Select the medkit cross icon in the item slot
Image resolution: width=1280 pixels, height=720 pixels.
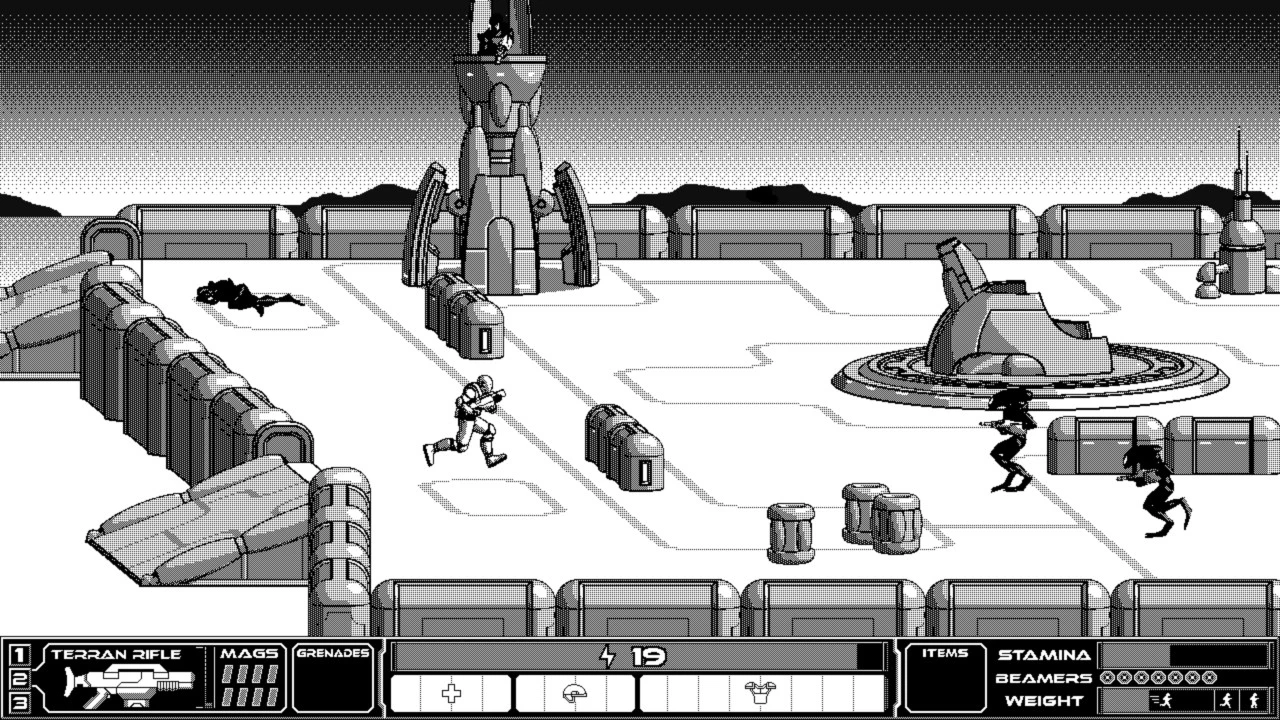click(452, 693)
